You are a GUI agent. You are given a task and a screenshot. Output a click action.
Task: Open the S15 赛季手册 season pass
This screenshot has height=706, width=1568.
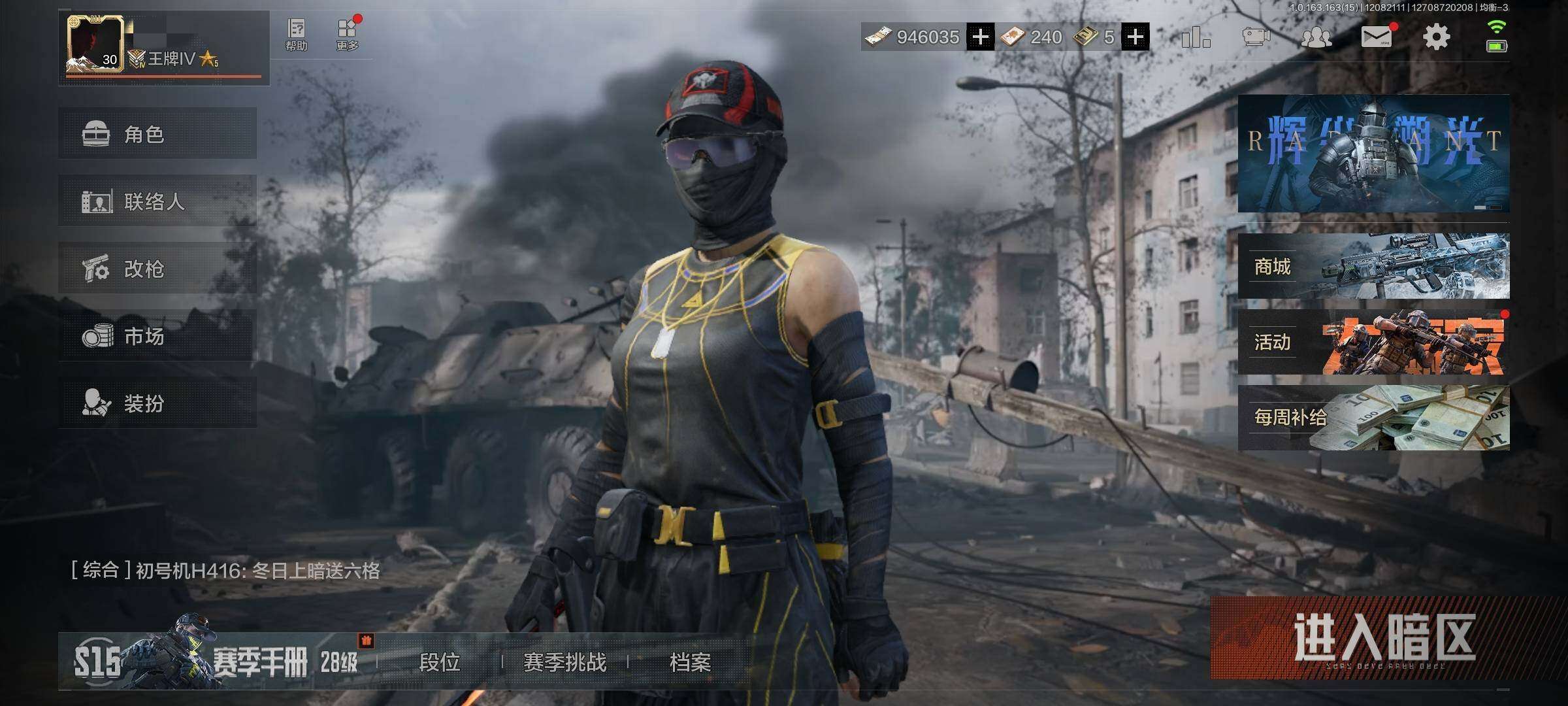point(216,662)
